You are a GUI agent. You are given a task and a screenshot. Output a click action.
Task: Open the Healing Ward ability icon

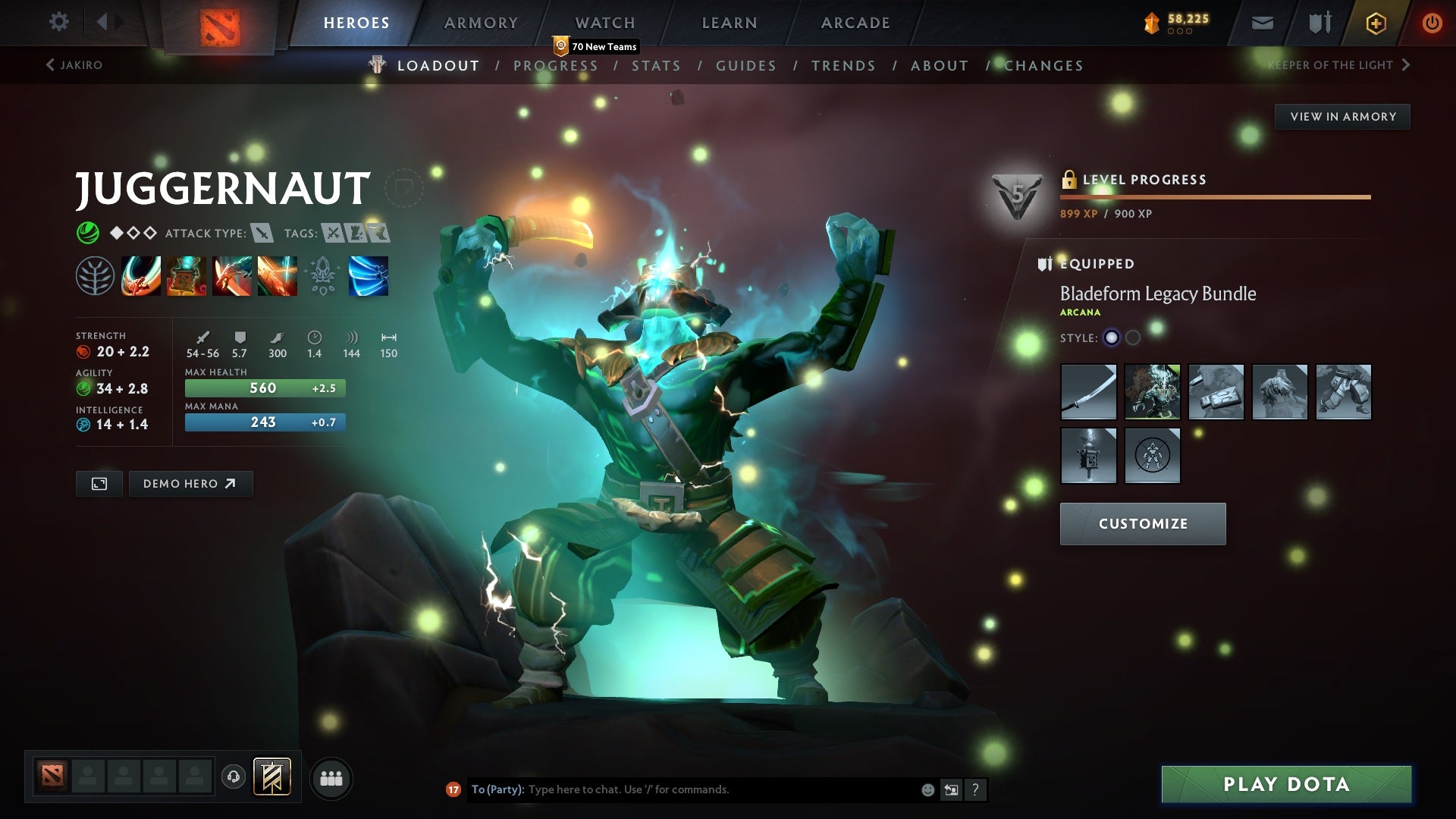tap(186, 277)
